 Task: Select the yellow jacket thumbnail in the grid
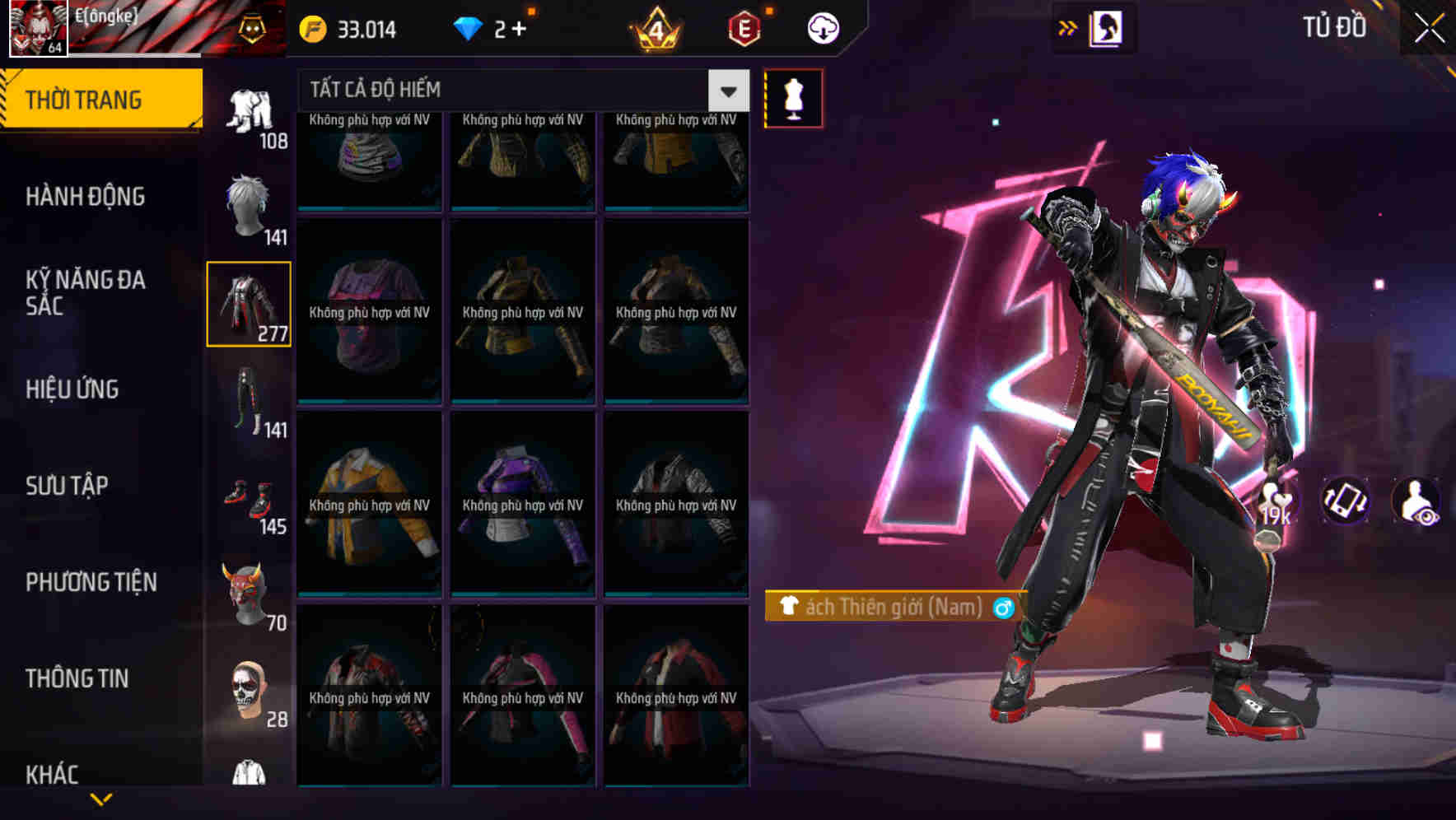click(368, 506)
